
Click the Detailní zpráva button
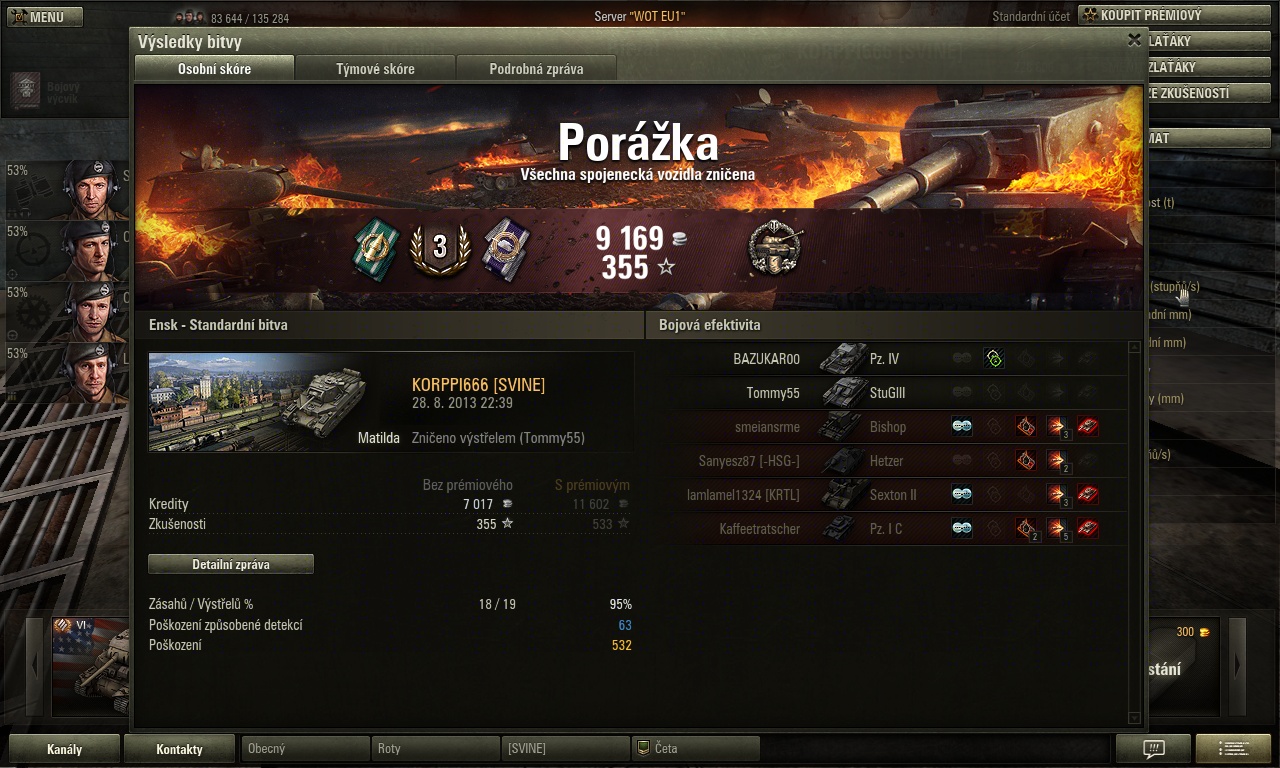click(231, 564)
